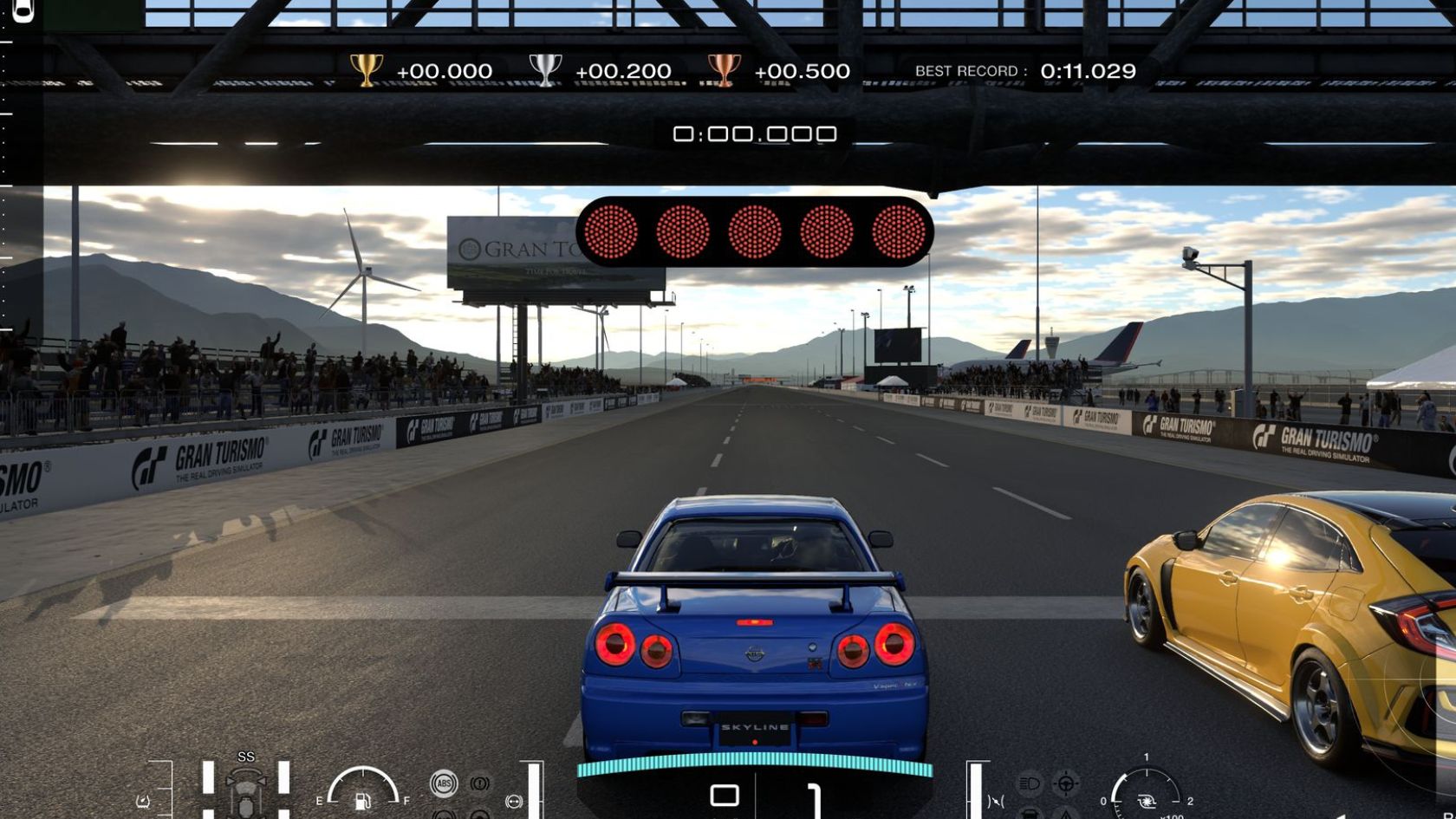The width and height of the screenshot is (1456, 819).
Task: Choose the bronze trophy icon
Action: (x=724, y=70)
